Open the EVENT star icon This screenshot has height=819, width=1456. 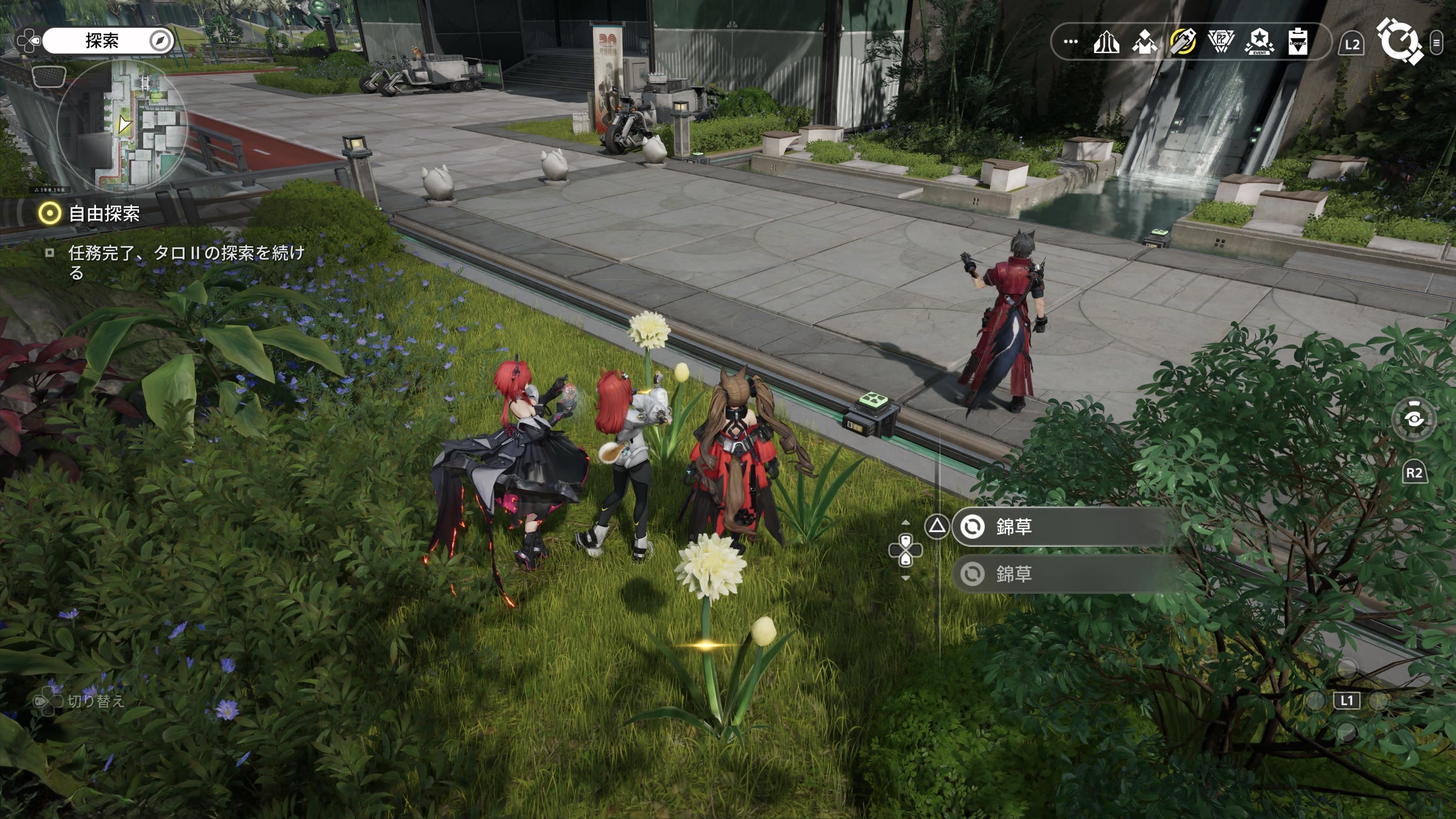(x=1259, y=42)
